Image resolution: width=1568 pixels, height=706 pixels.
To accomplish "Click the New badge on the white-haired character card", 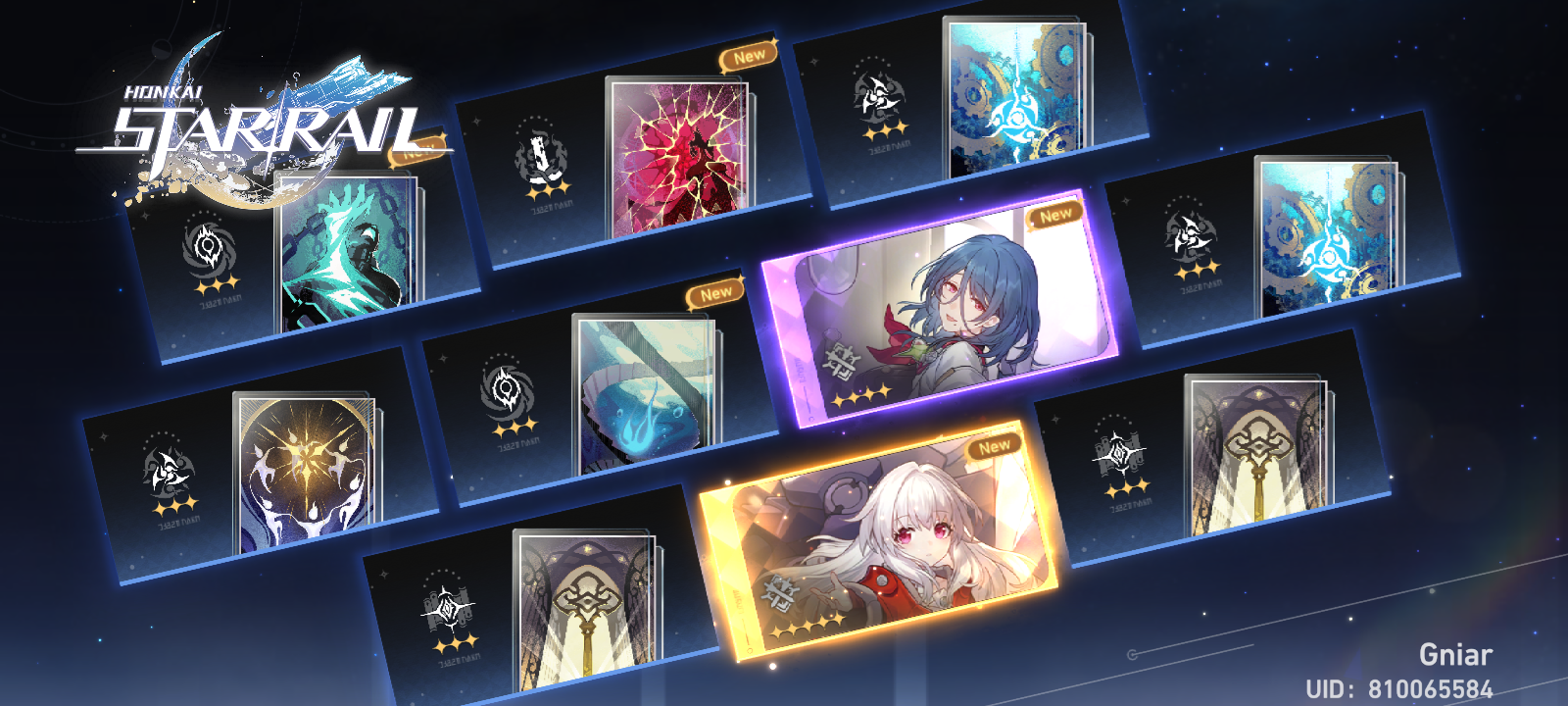I will coord(992,445).
